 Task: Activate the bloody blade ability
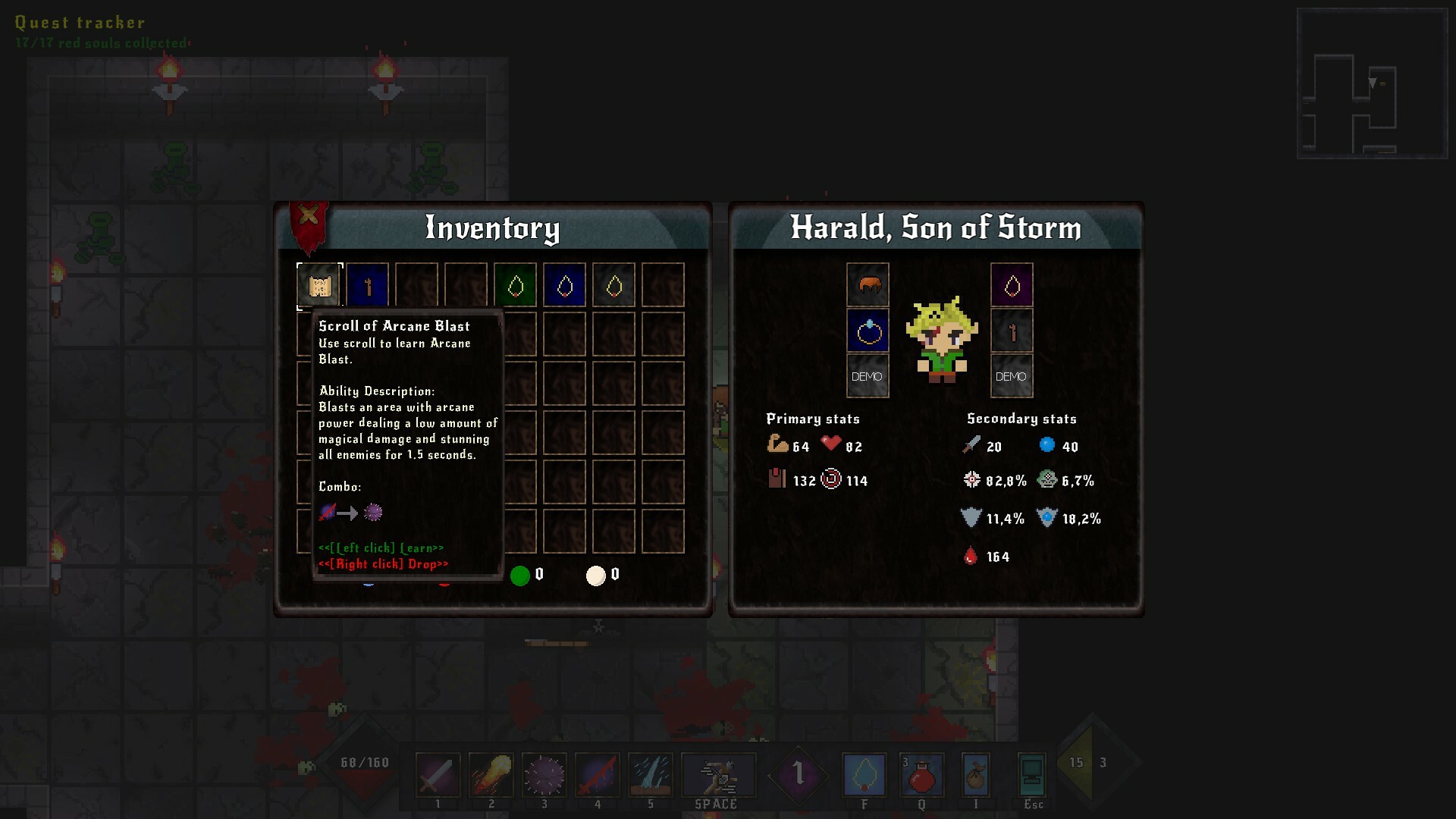pos(597,775)
